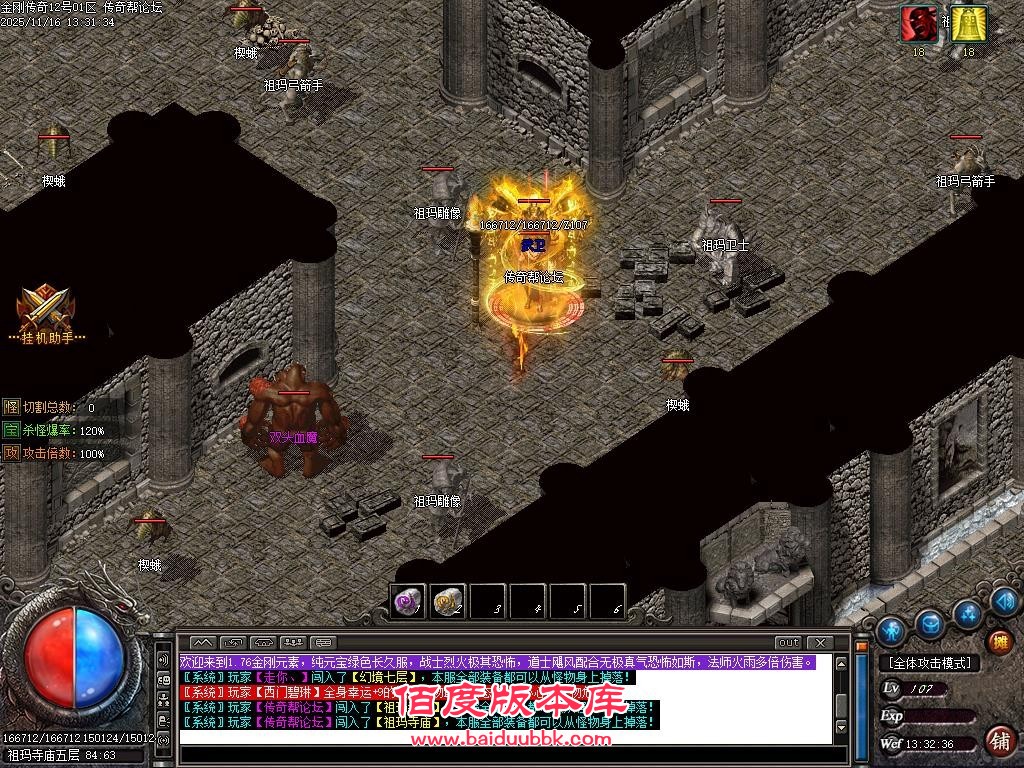Screen dimensions: 1024x768
Task: Click the red demon face buff icon
Action: (x=919, y=24)
